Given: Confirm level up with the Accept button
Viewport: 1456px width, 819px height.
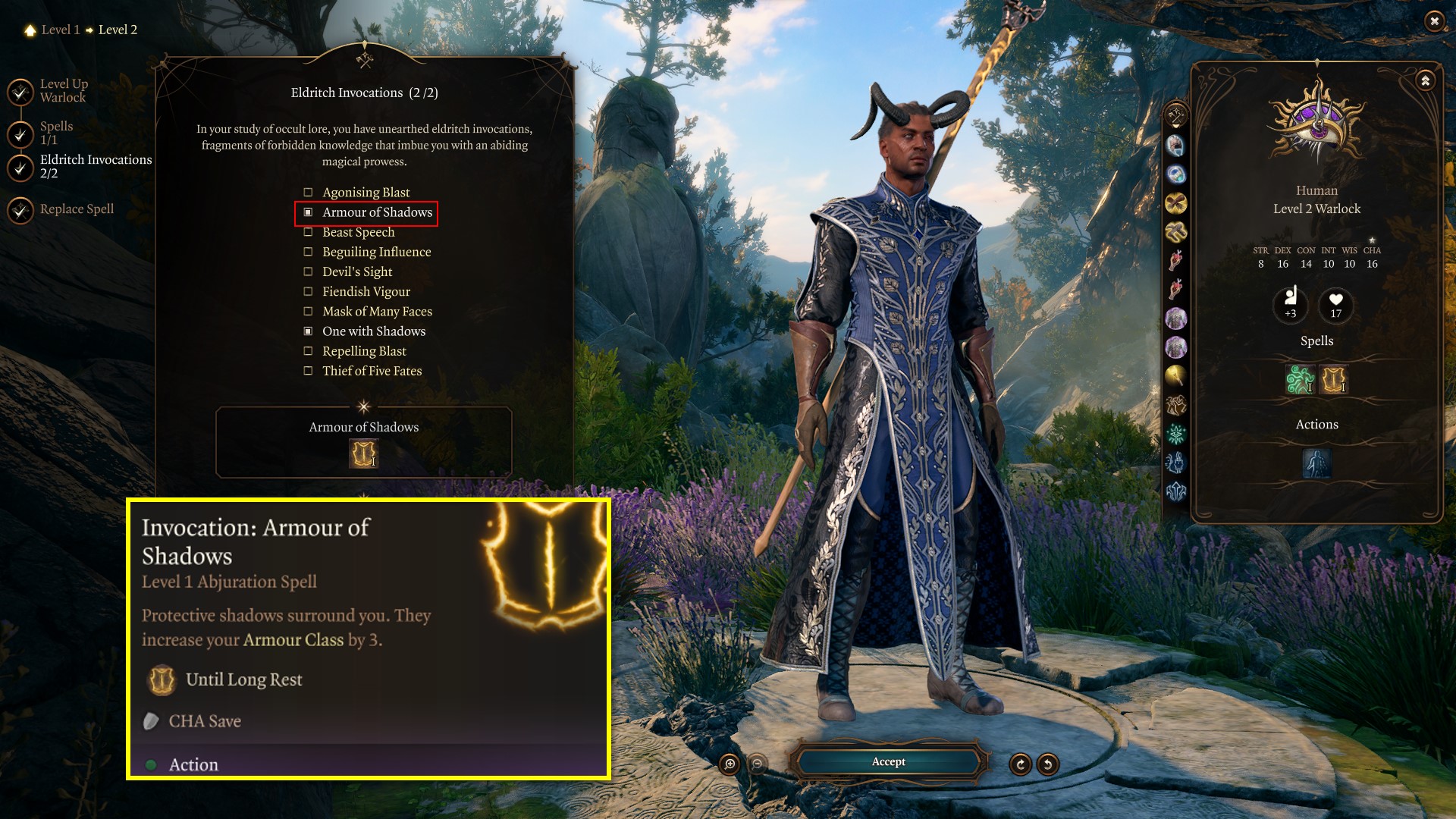Looking at the screenshot, I should [x=888, y=761].
